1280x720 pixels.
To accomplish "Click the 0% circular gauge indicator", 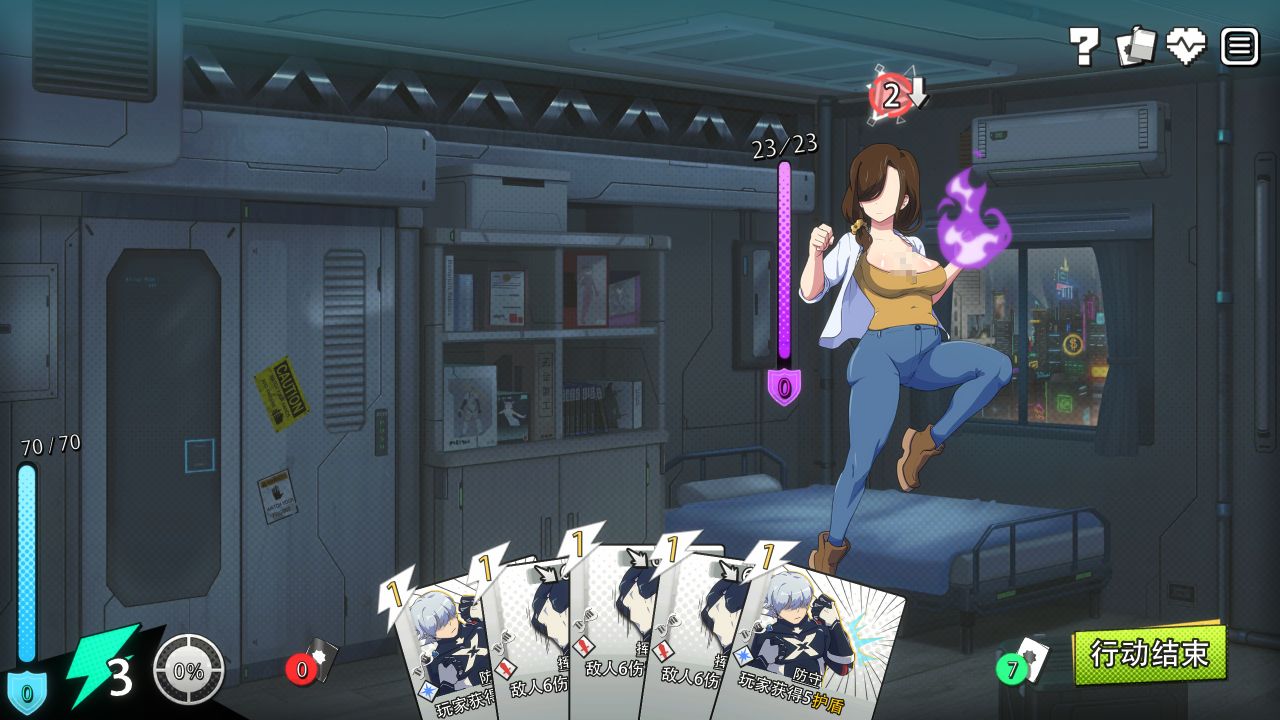I will (186, 668).
